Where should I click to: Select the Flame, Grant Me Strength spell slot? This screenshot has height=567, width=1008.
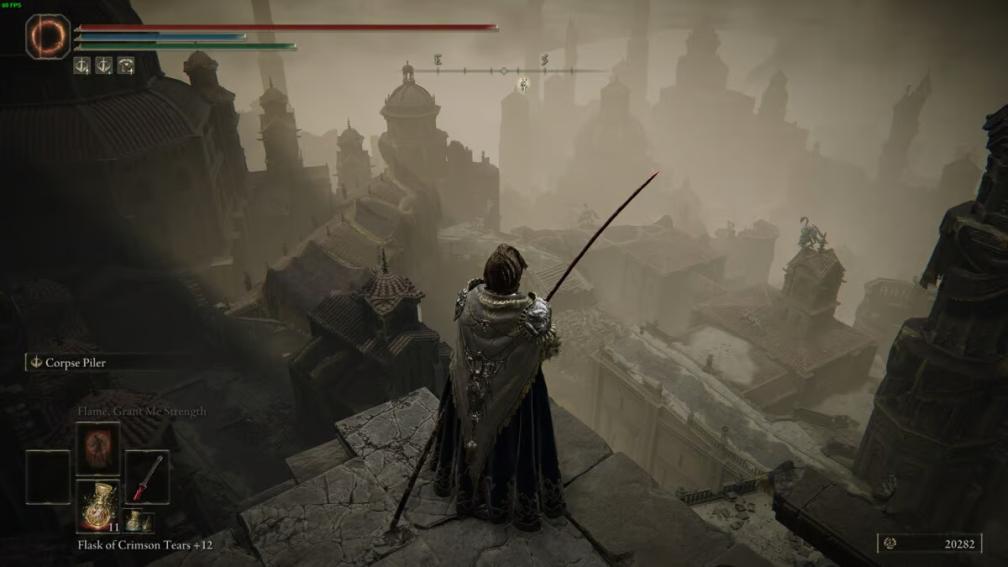point(98,449)
